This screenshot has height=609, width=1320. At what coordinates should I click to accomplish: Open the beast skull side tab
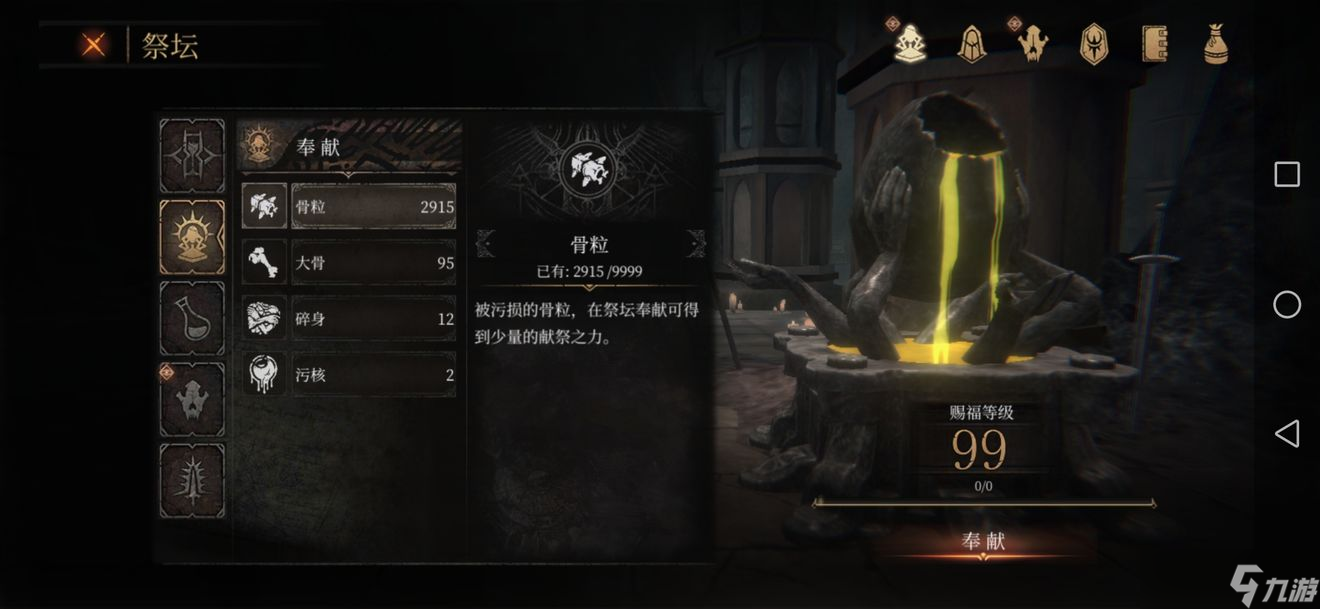point(192,399)
